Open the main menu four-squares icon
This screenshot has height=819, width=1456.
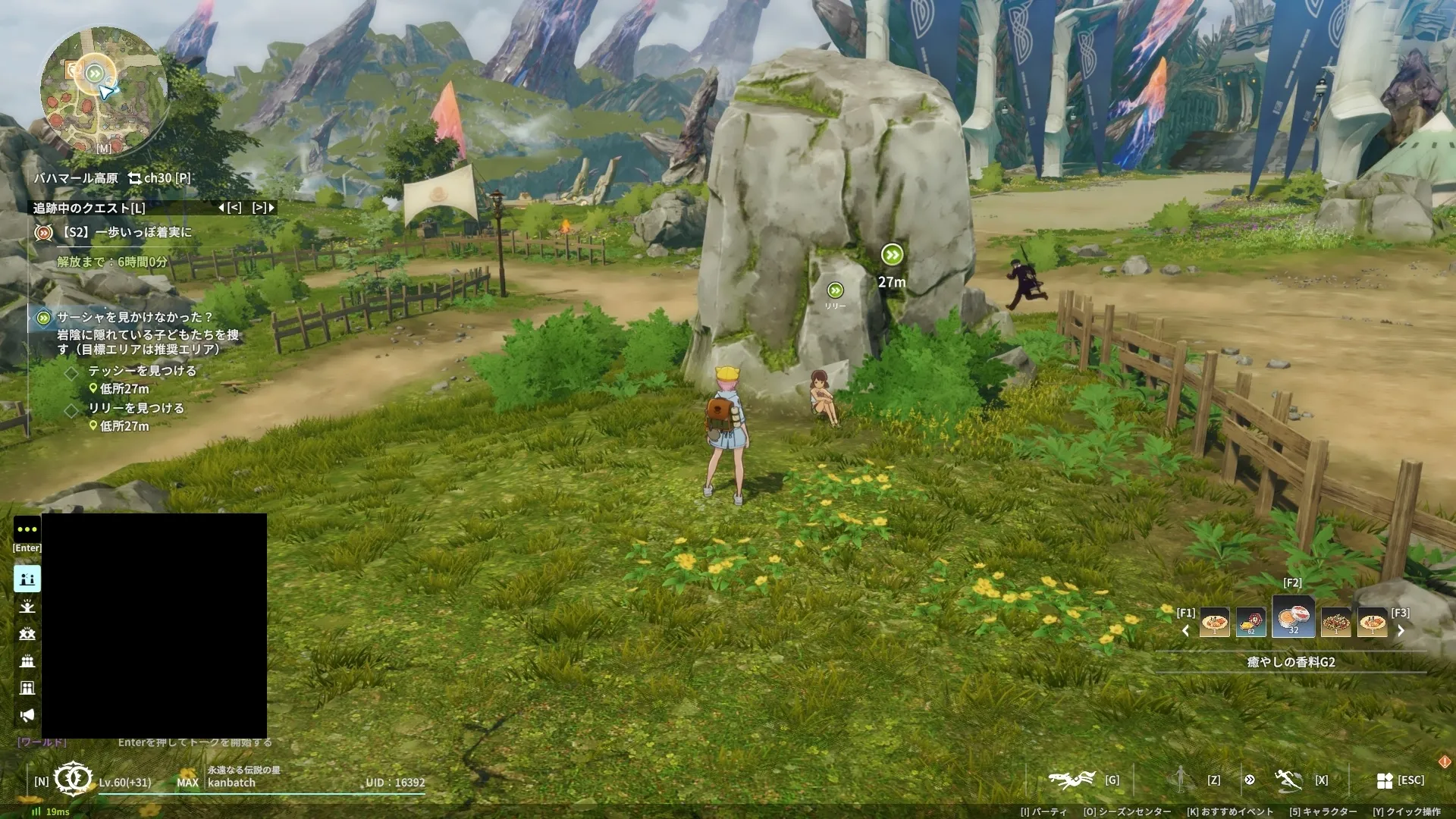(1385, 780)
